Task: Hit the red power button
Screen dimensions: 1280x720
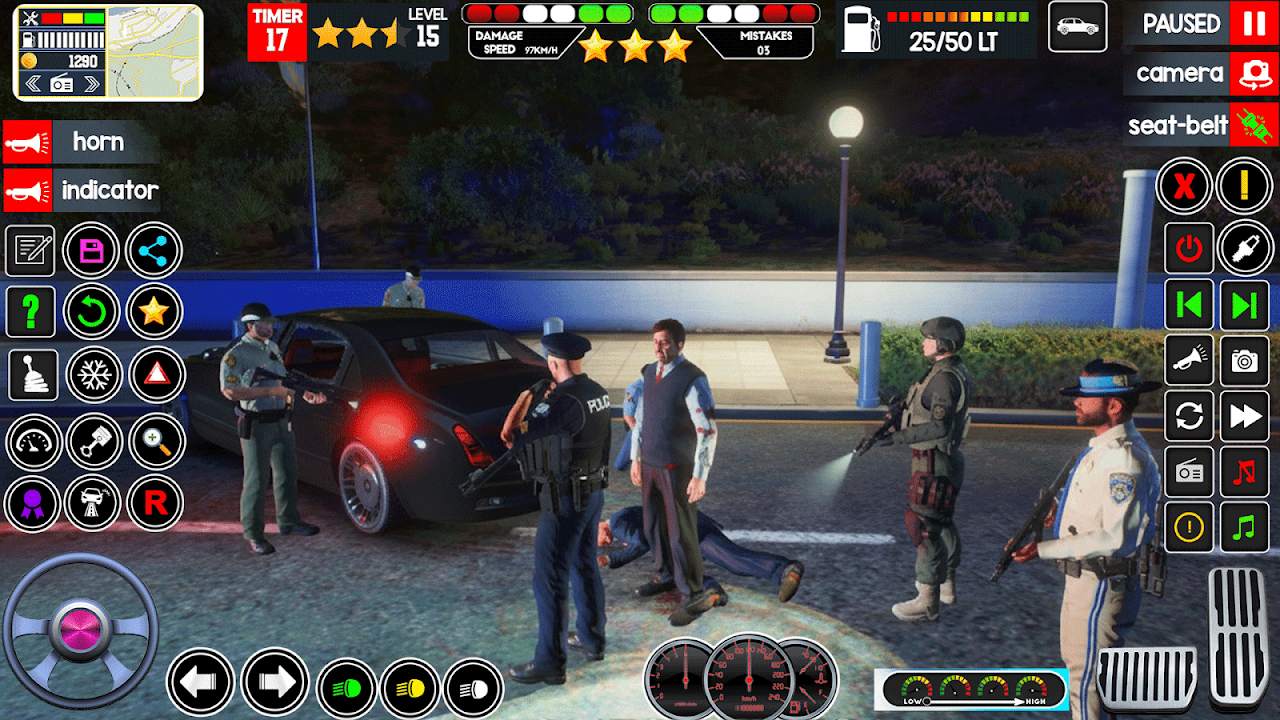Action: [x=1189, y=249]
